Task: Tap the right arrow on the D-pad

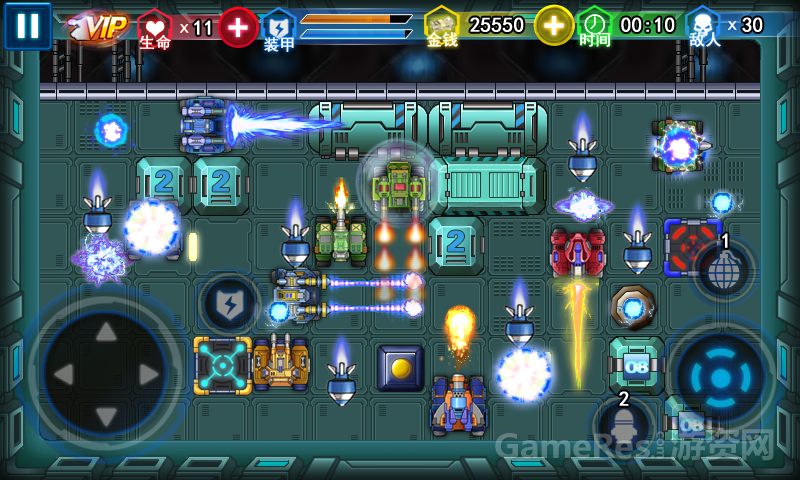Action: [150, 376]
